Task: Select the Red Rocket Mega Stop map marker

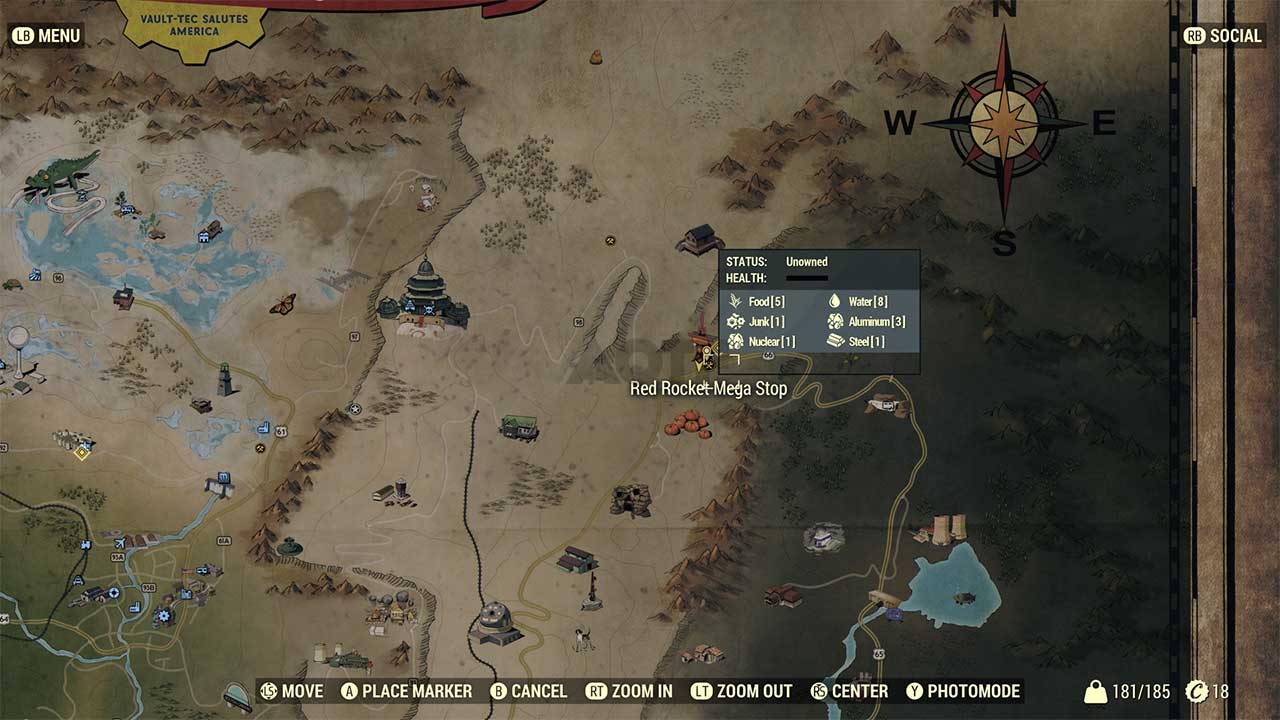Action: (700, 355)
